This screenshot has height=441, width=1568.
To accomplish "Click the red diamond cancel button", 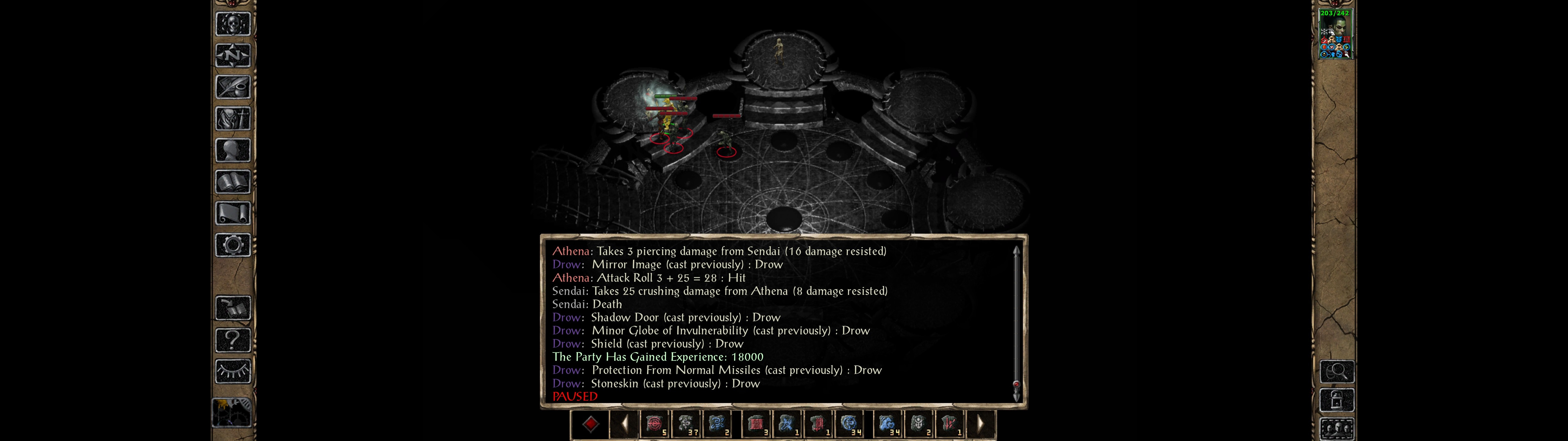I will 590,424.
